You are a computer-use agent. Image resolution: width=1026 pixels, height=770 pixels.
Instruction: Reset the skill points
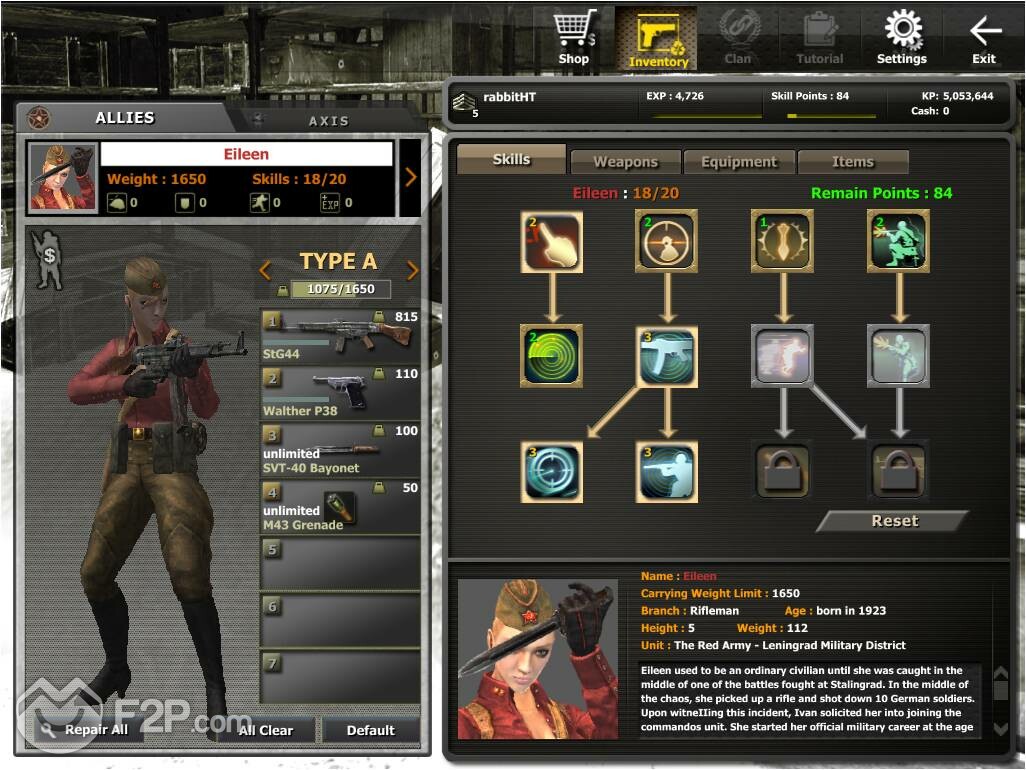pos(894,521)
